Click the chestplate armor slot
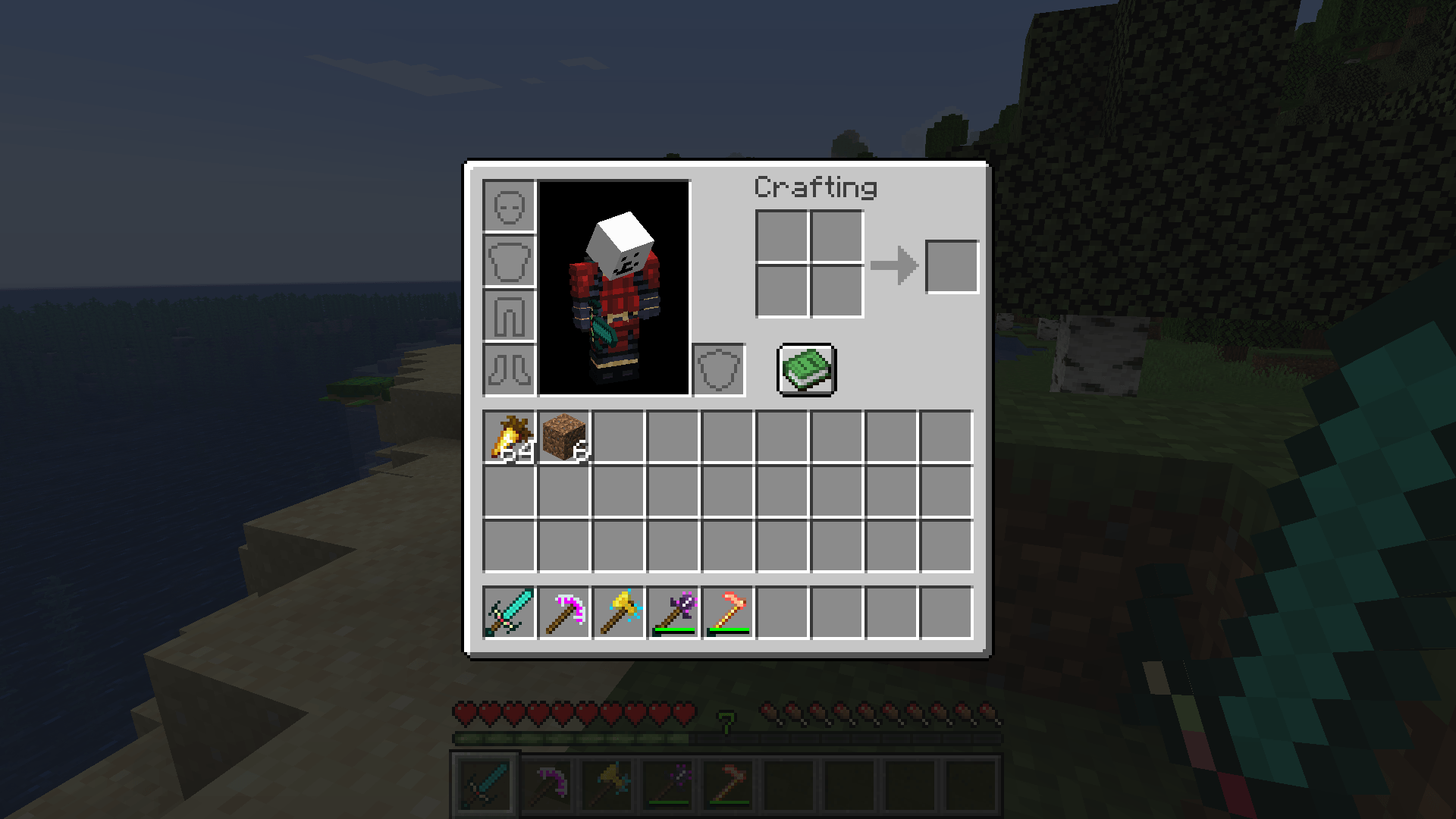 point(509,262)
